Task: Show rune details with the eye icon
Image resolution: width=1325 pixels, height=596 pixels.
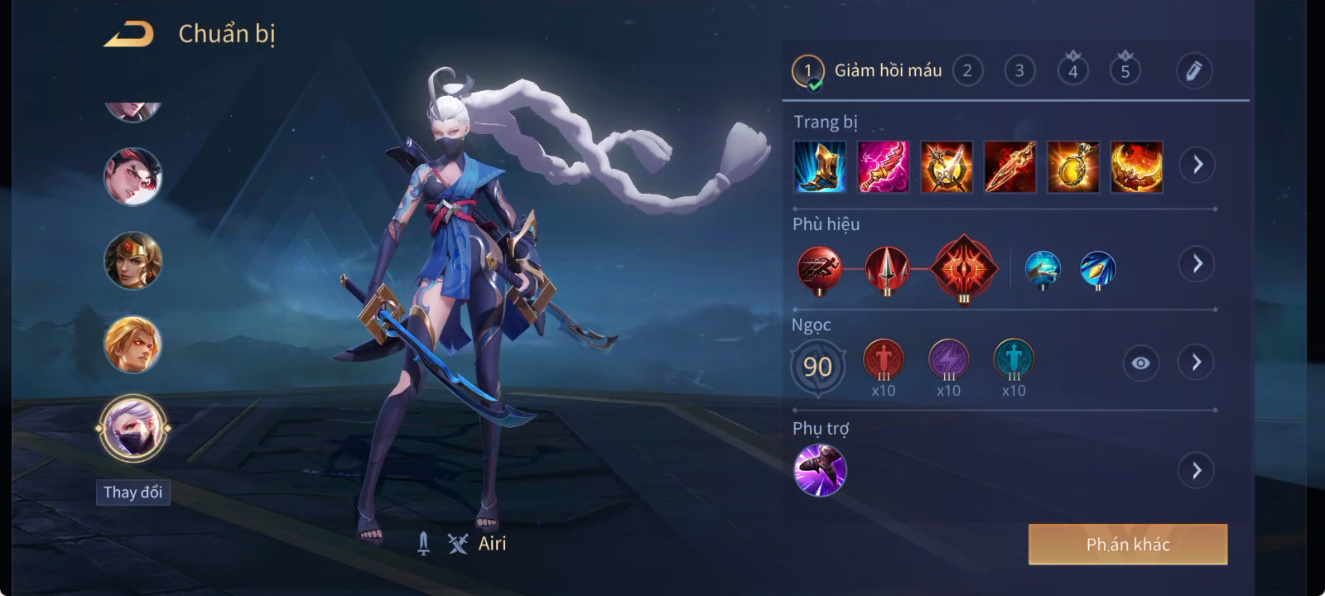Action: click(1141, 363)
